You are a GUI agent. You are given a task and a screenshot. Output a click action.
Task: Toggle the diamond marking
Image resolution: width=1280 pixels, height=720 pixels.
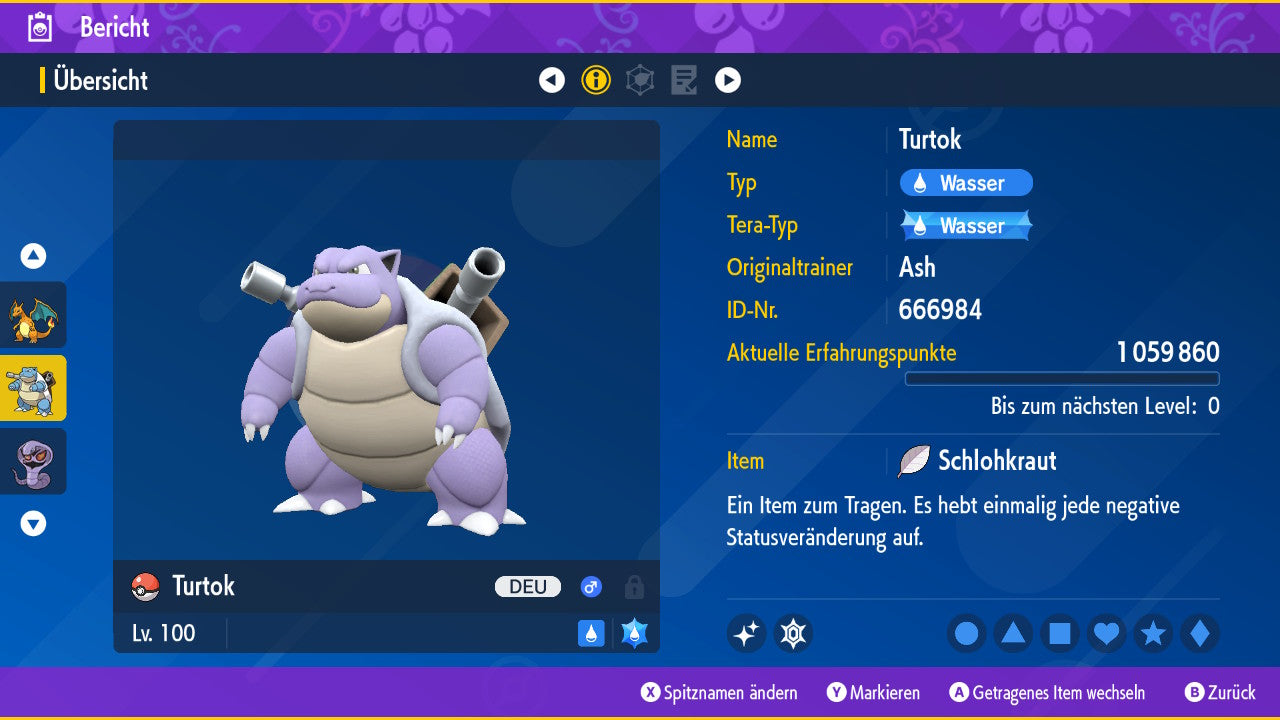[1199, 633]
